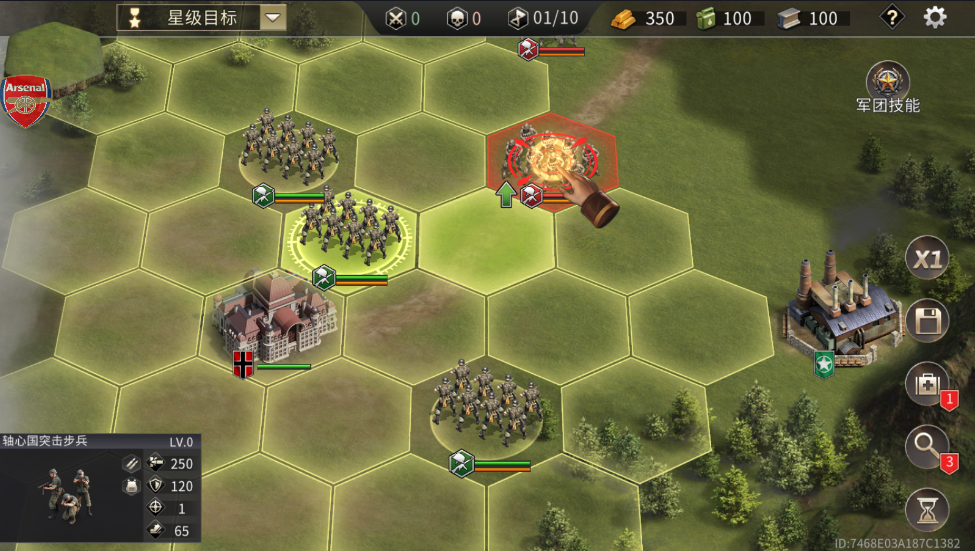Open the medkit supply button
This screenshot has width=975, height=551.
coord(927,385)
